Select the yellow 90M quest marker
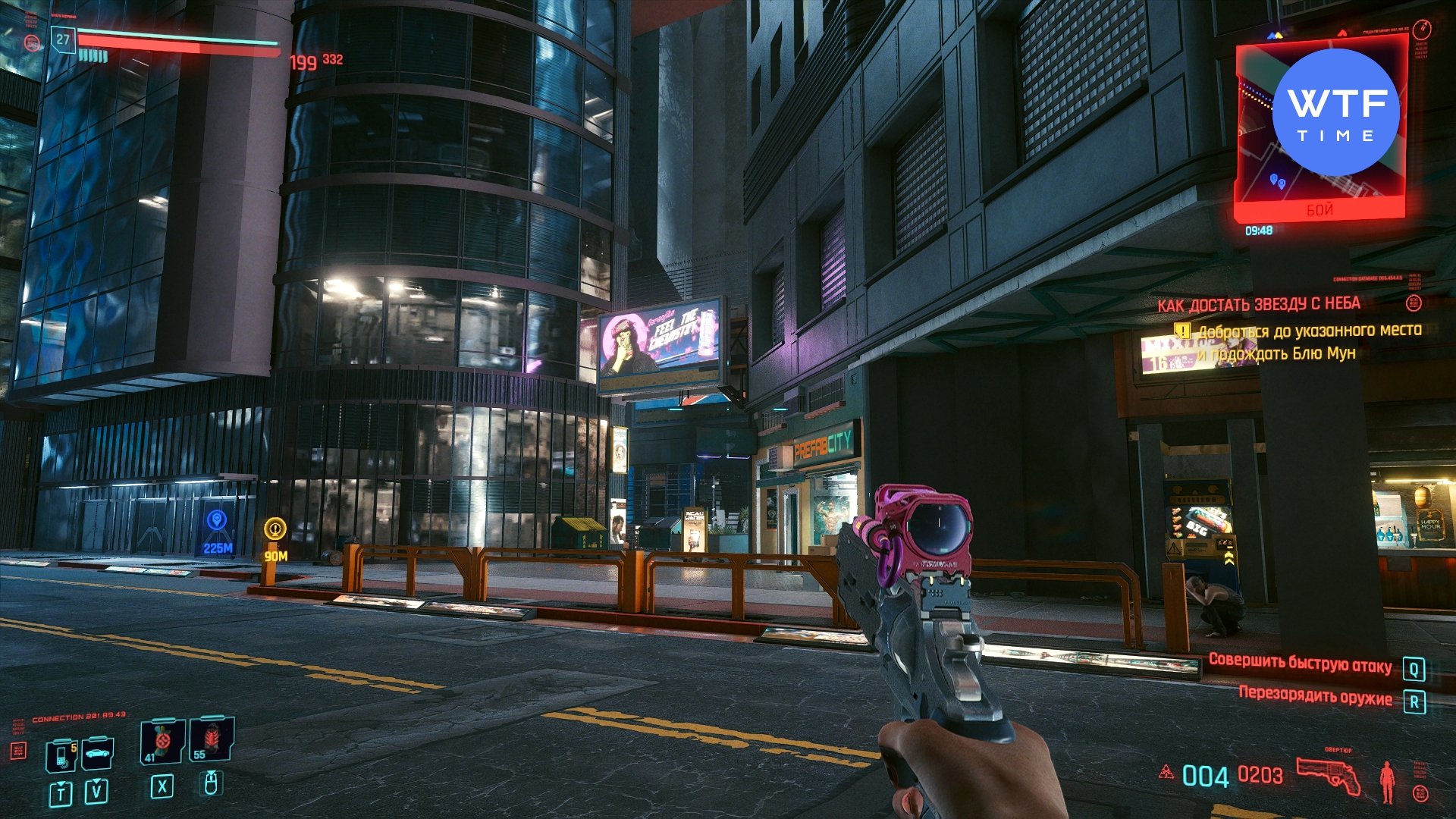 pos(275,529)
